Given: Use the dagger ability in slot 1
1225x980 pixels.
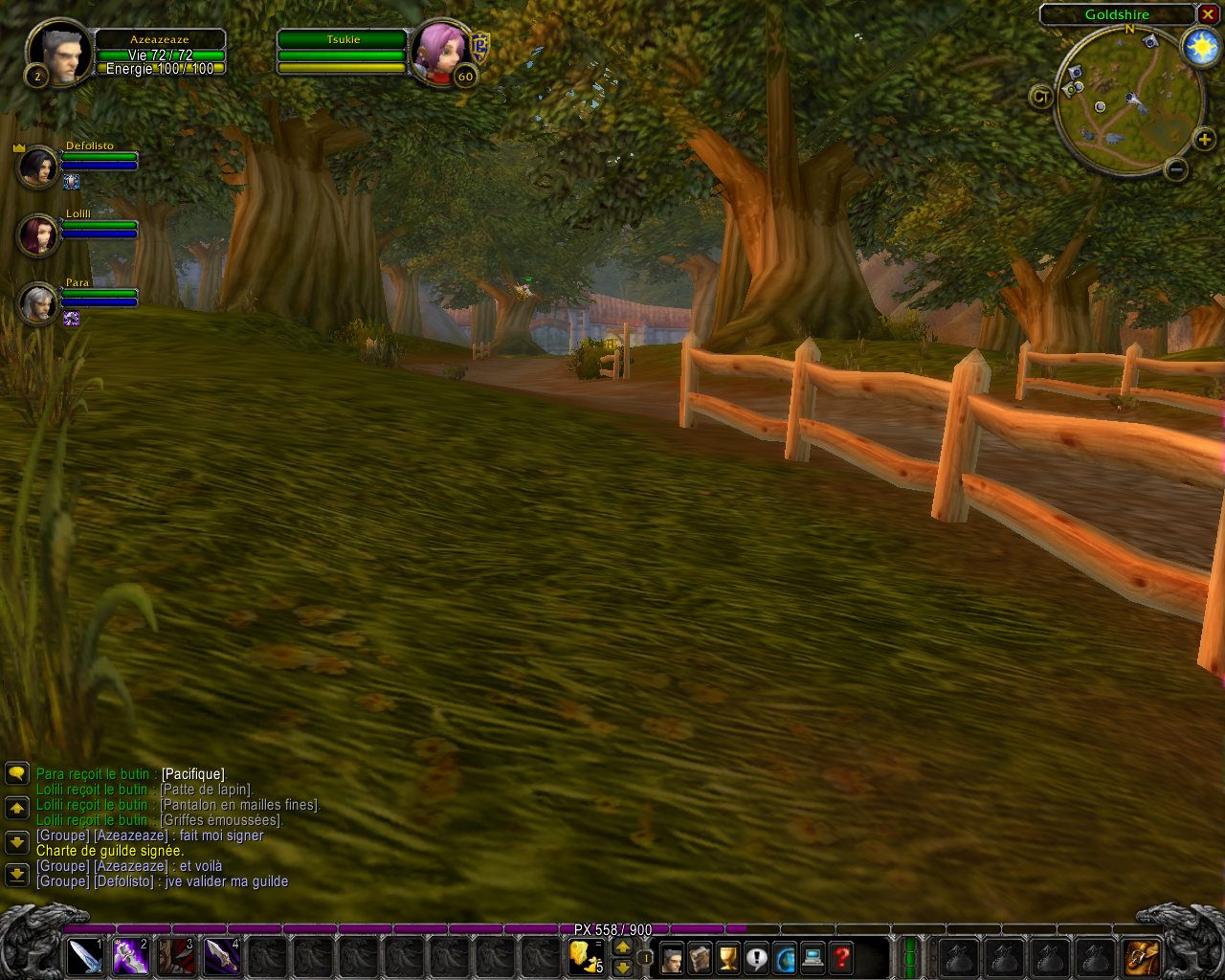Looking at the screenshot, I should [x=85, y=956].
